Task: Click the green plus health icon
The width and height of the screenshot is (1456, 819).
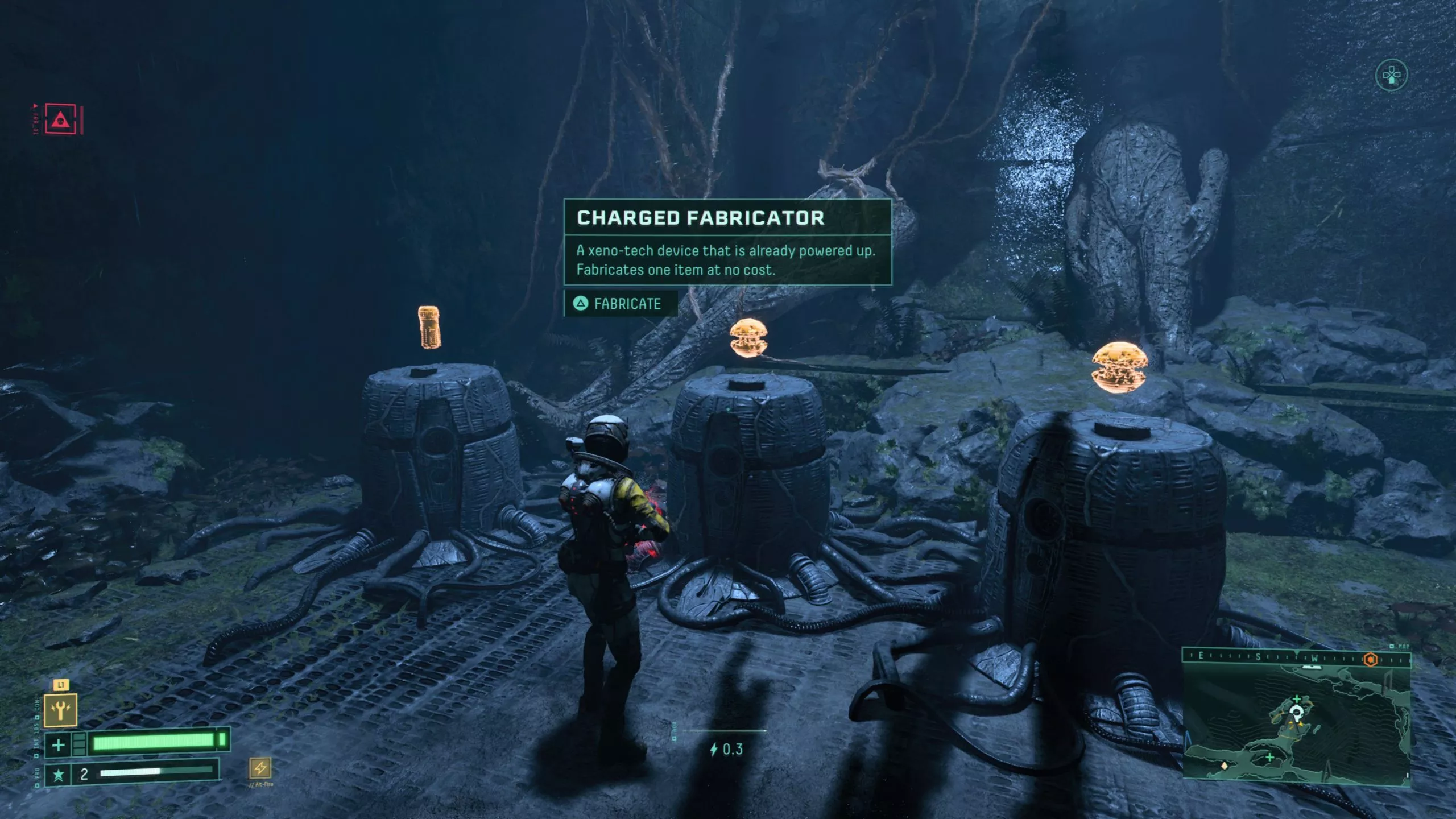Action: (x=59, y=745)
